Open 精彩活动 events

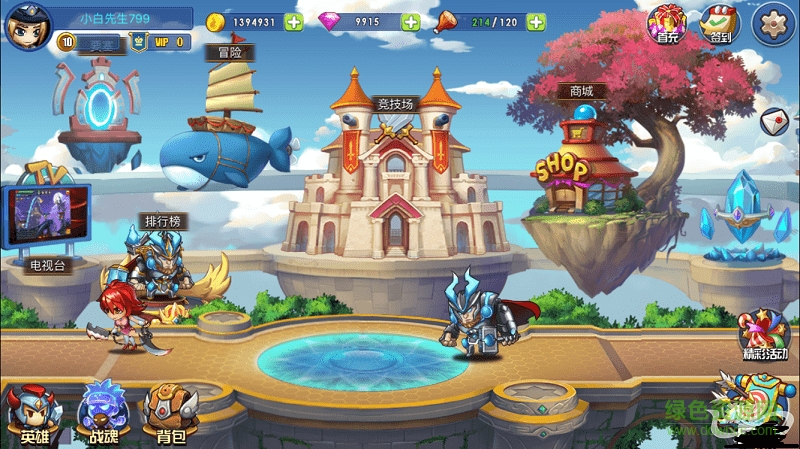(764, 335)
